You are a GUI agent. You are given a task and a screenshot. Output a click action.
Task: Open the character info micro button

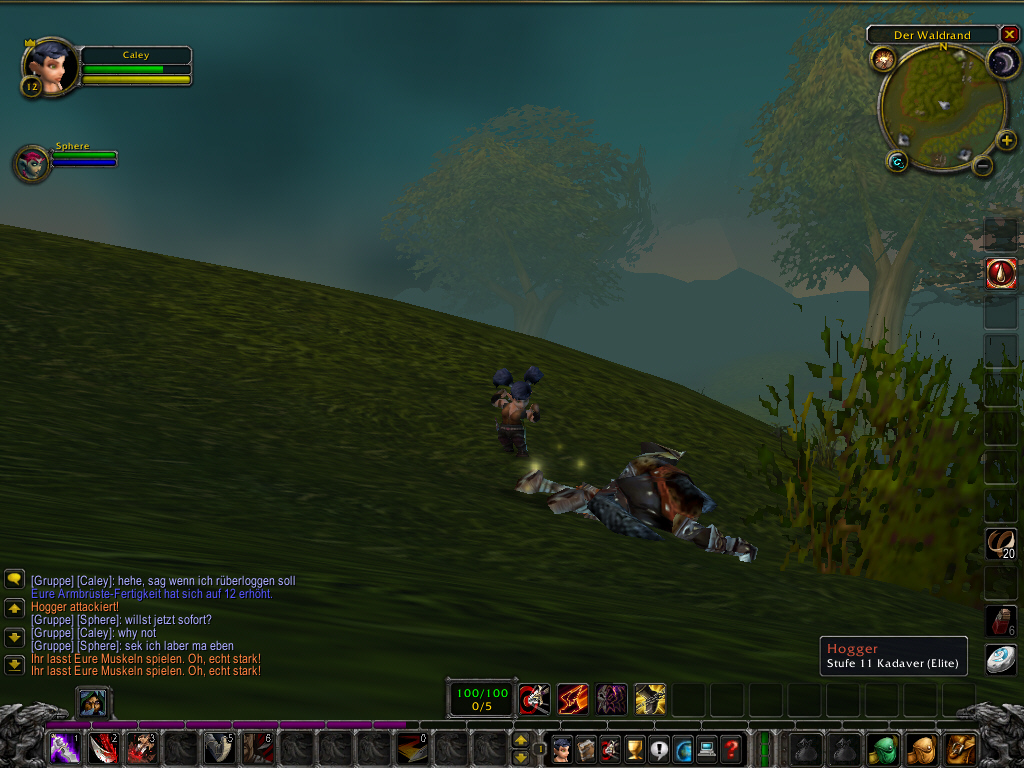pyautogui.click(x=562, y=748)
